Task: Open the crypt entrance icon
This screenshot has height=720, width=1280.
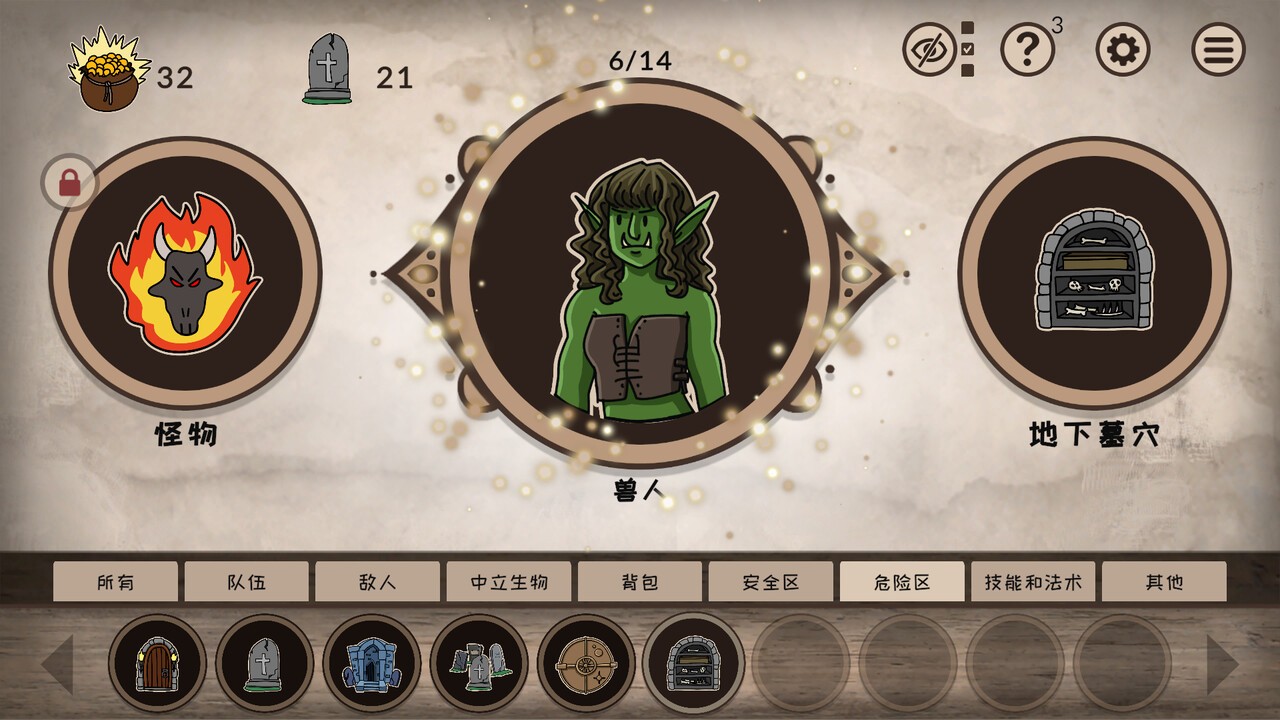Action: [x=370, y=663]
